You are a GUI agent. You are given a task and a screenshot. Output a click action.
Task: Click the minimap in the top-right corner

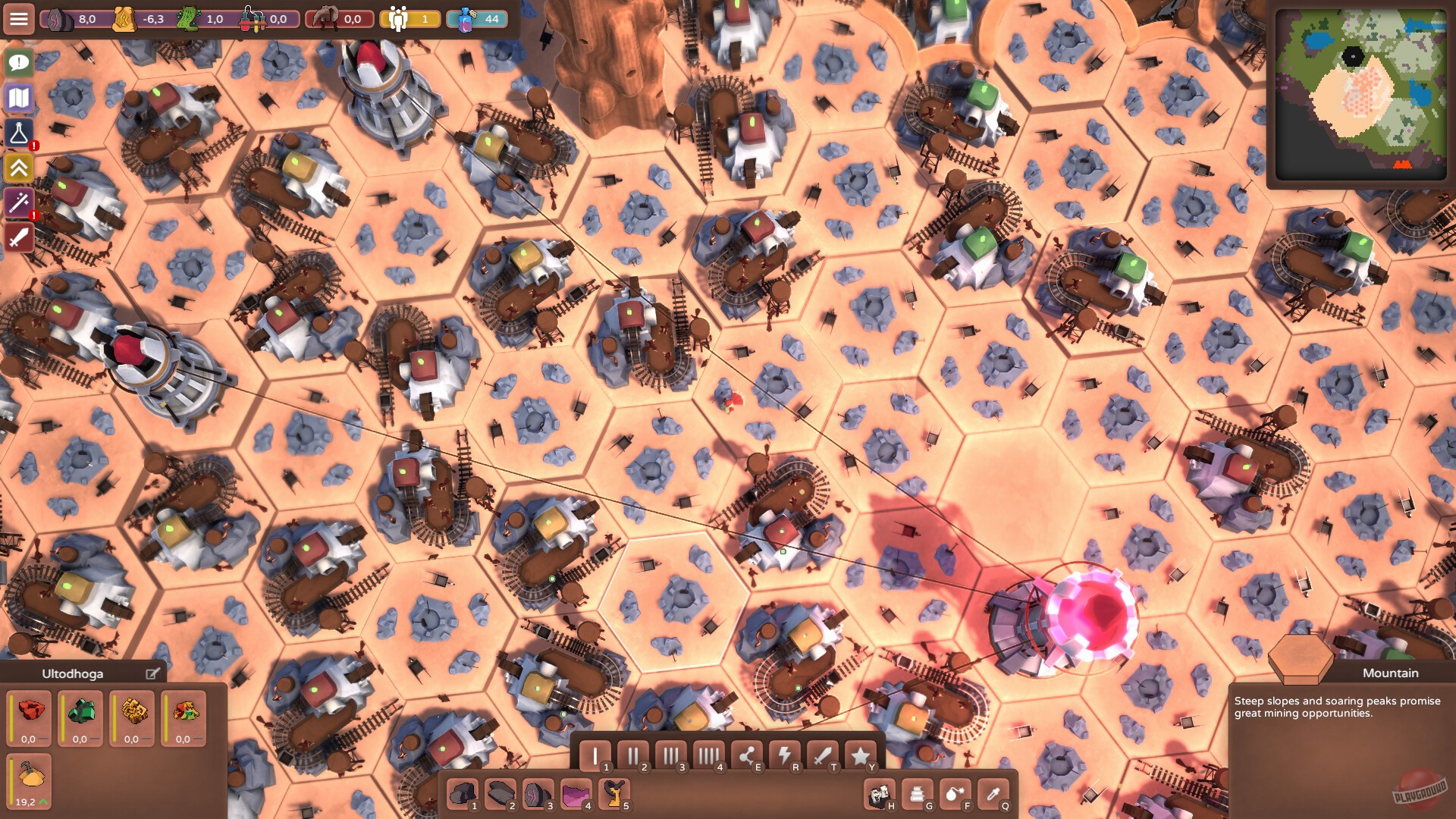coord(1360,91)
